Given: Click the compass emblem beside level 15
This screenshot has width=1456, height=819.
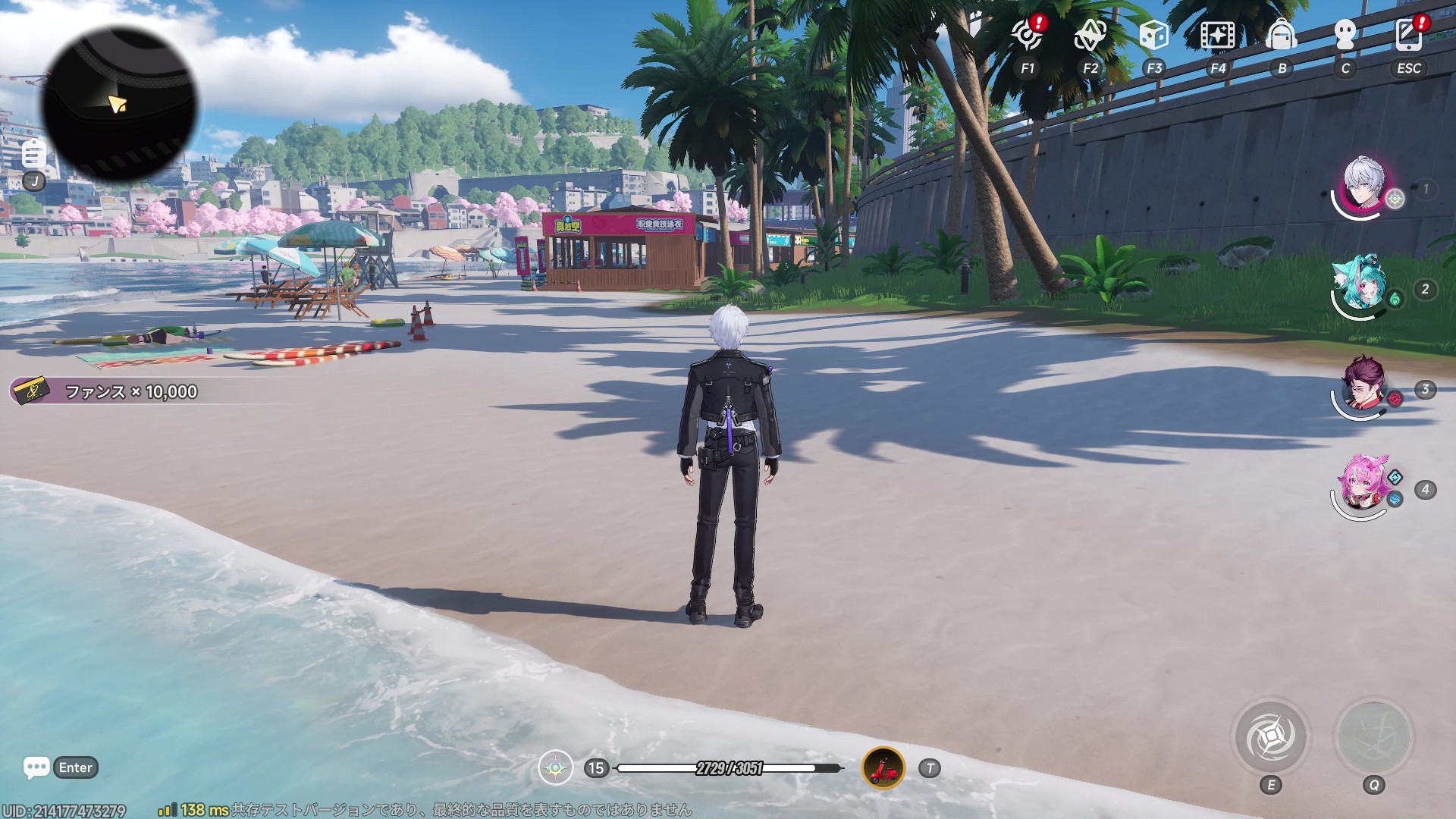Looking at the screenshot, I should 555,768.
